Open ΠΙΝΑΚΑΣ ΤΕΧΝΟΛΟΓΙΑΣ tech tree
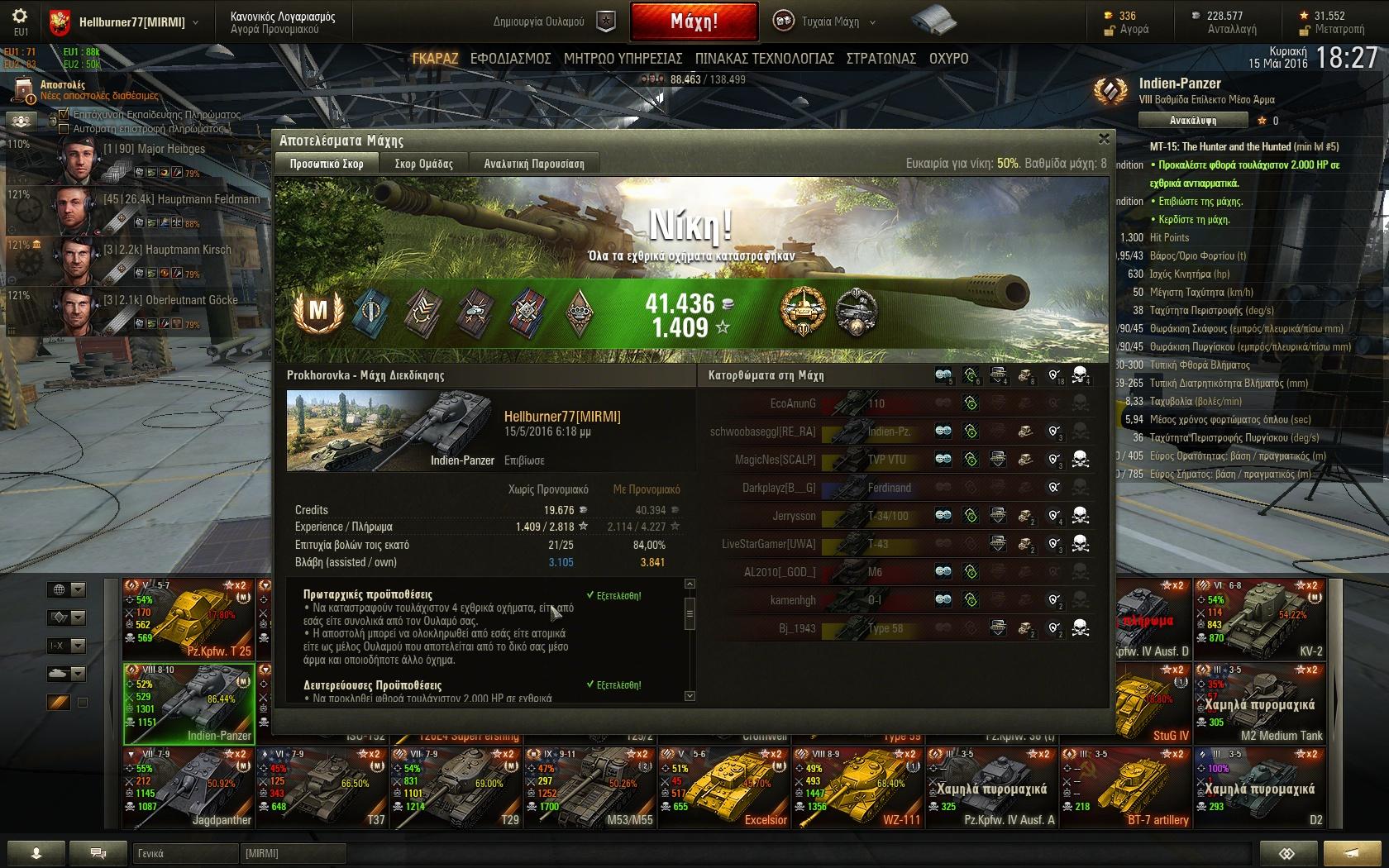Screen dimensions: 1389x868 [764, 59]
